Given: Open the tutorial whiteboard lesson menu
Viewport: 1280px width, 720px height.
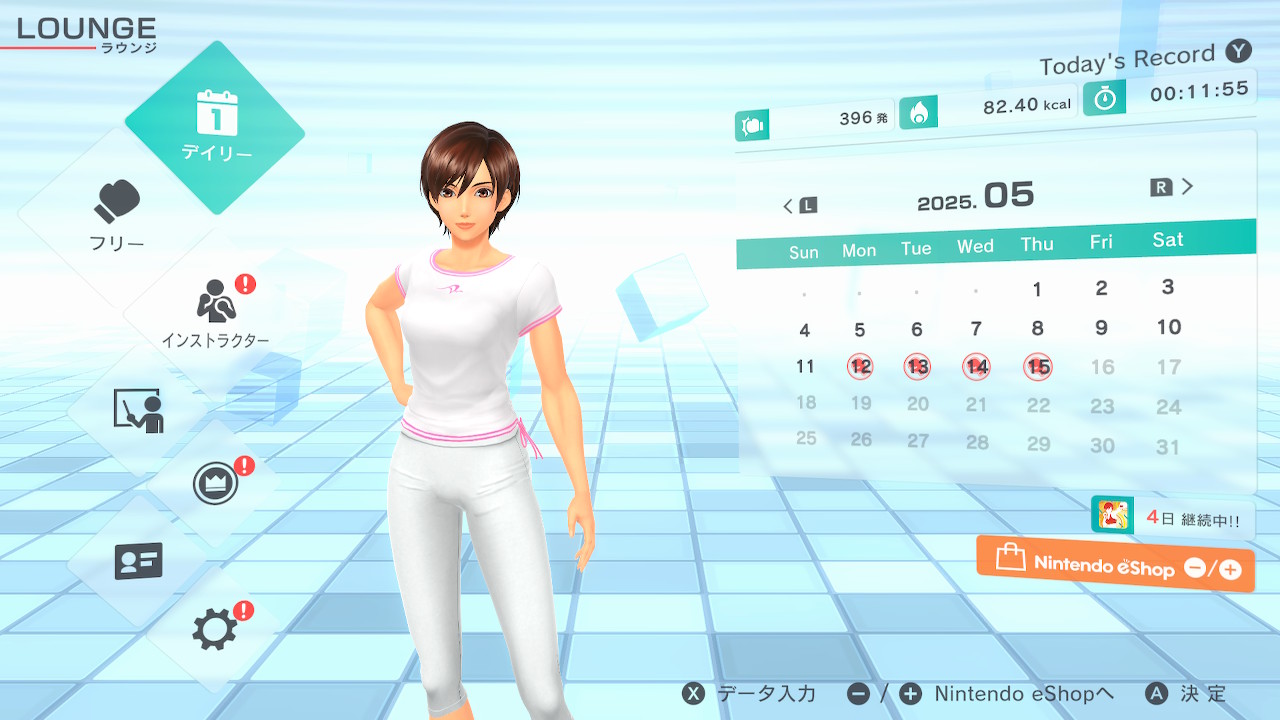Looking at the screenshot, I should click(x=138, y=410).
